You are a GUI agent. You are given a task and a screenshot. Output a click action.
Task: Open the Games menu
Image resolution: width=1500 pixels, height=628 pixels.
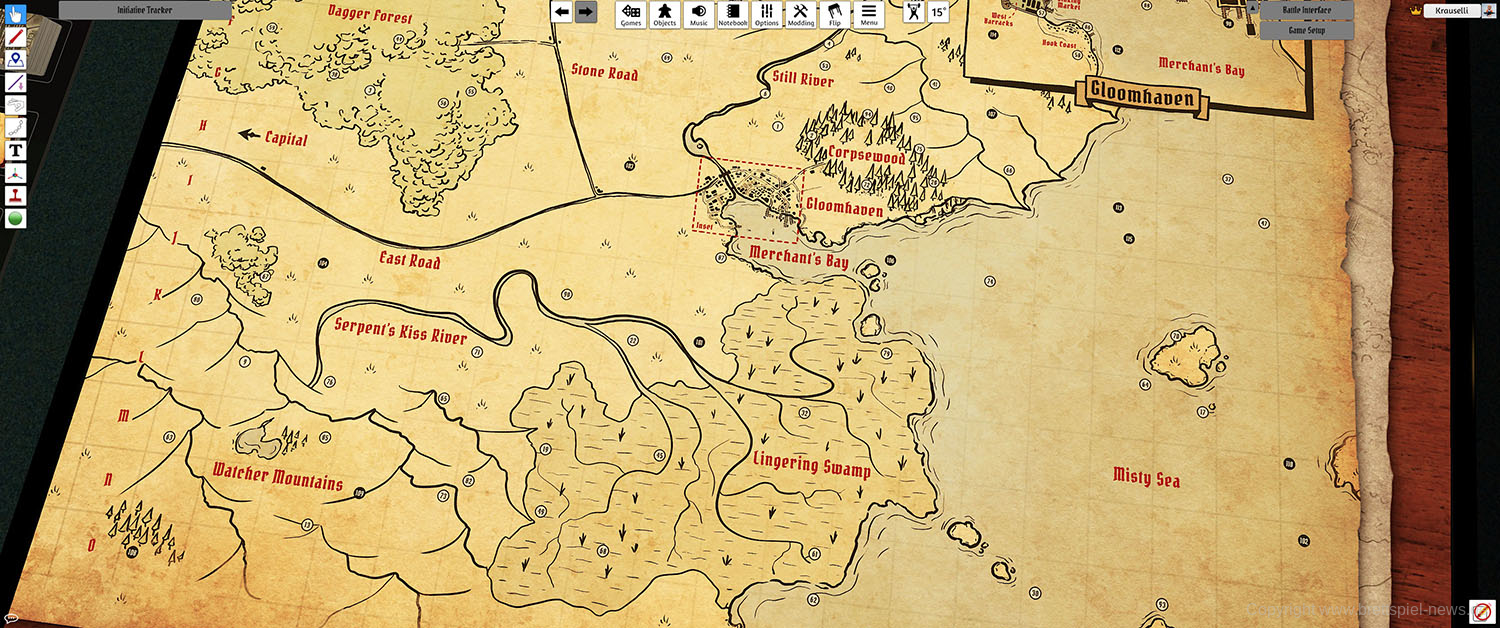point(630,14)
